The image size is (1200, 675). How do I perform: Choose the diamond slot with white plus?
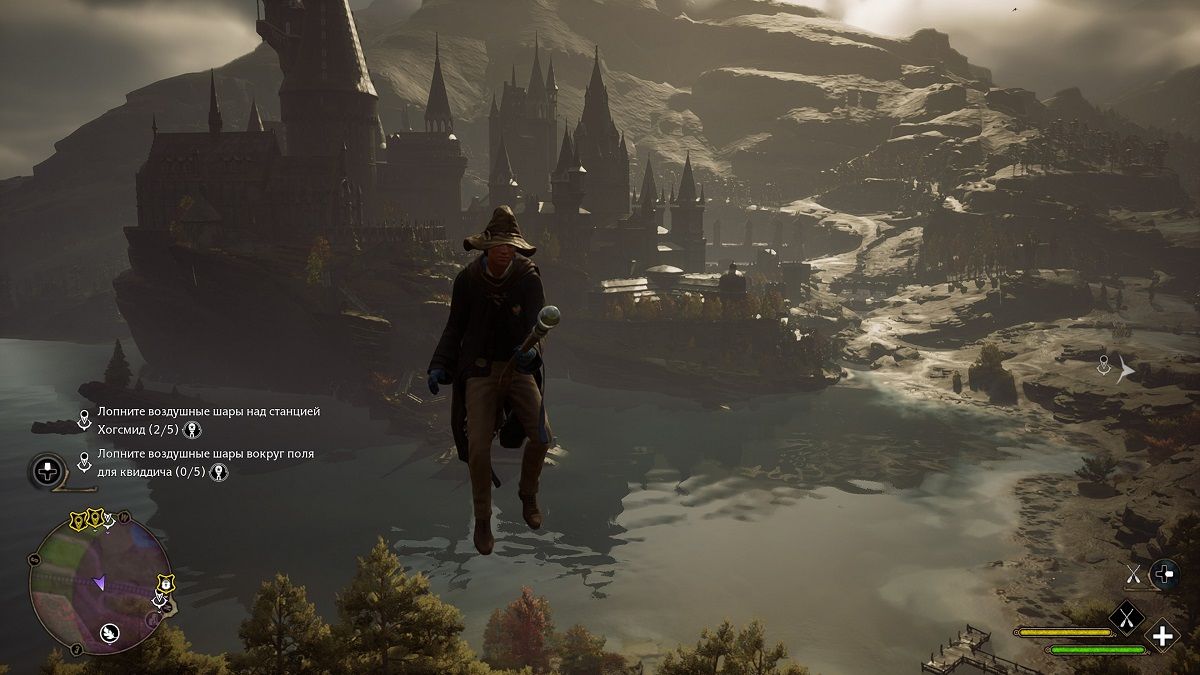(1162, 635)
